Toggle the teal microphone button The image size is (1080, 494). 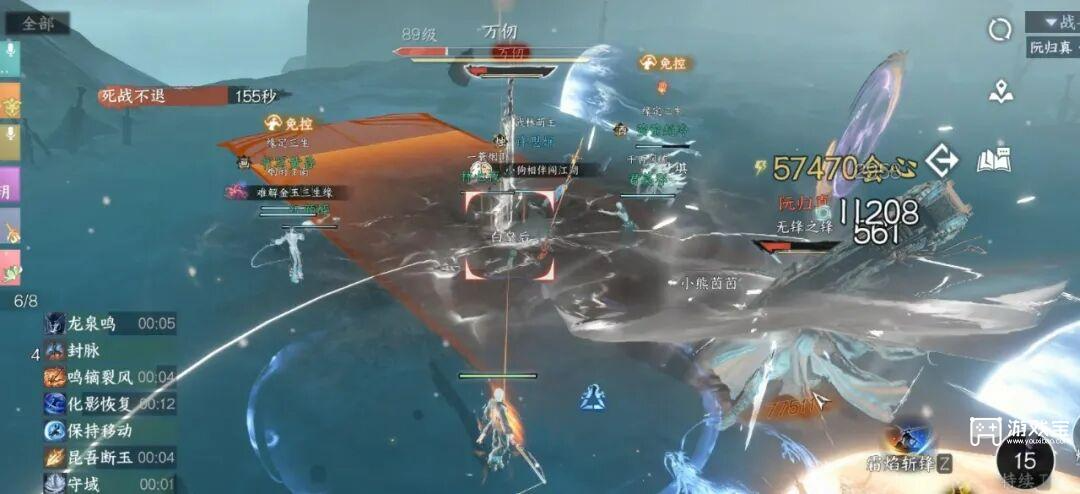coord(10,58)
